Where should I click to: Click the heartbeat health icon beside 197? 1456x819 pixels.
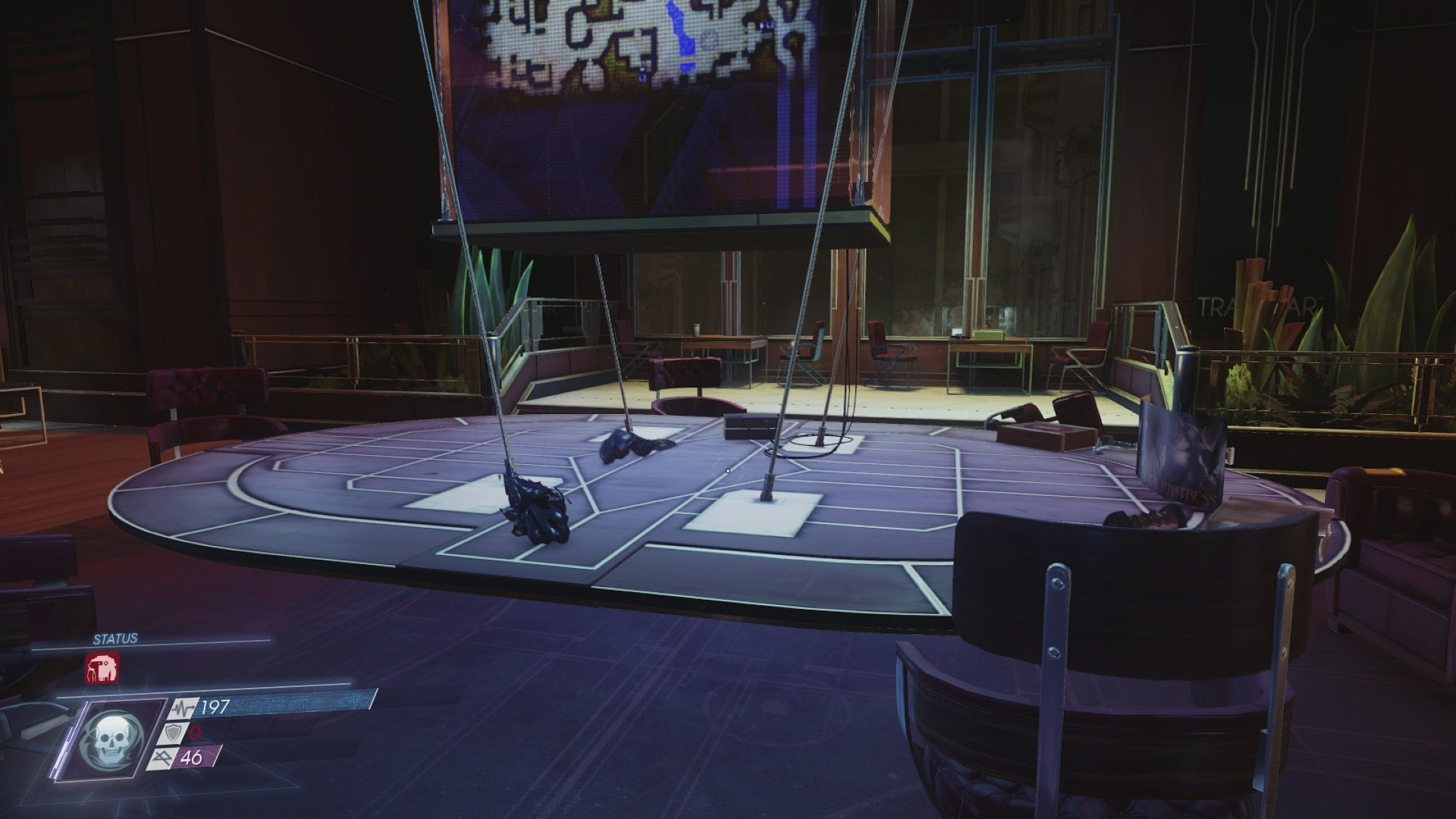coord(183,708)
